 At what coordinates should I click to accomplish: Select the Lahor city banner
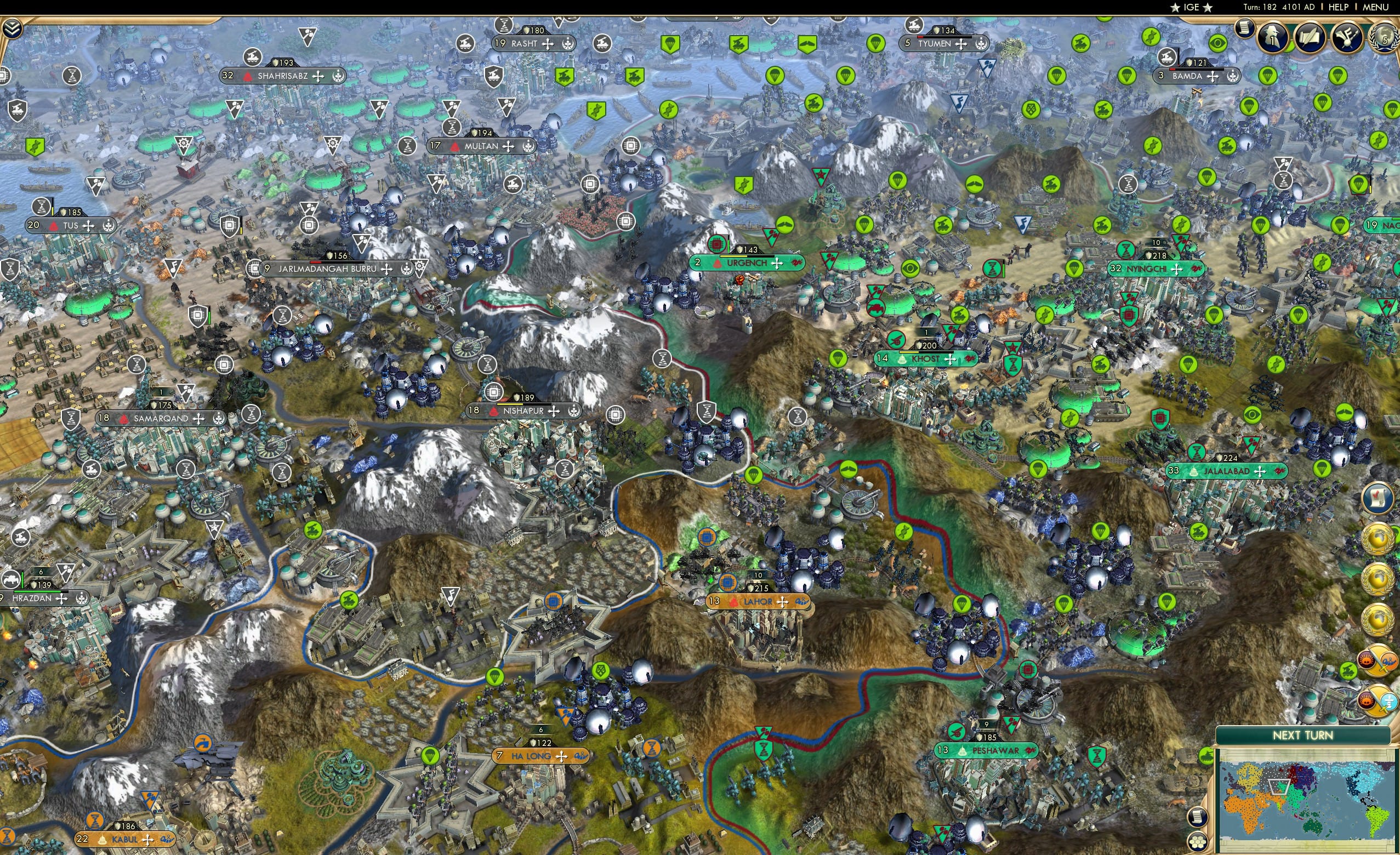757,602
